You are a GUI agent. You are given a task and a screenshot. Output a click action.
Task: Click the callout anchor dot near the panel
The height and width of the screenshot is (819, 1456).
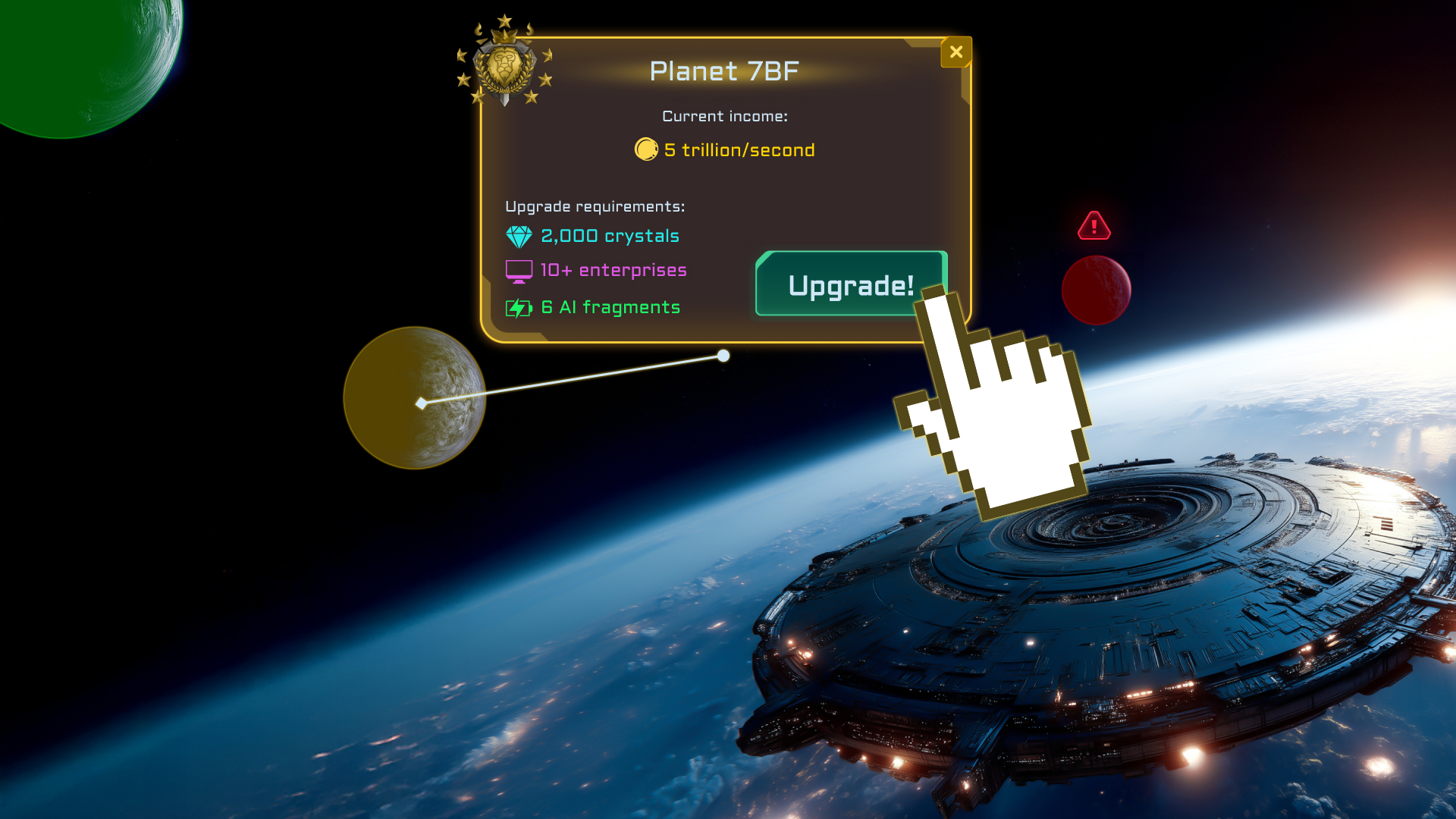click(x=723, y=356)
